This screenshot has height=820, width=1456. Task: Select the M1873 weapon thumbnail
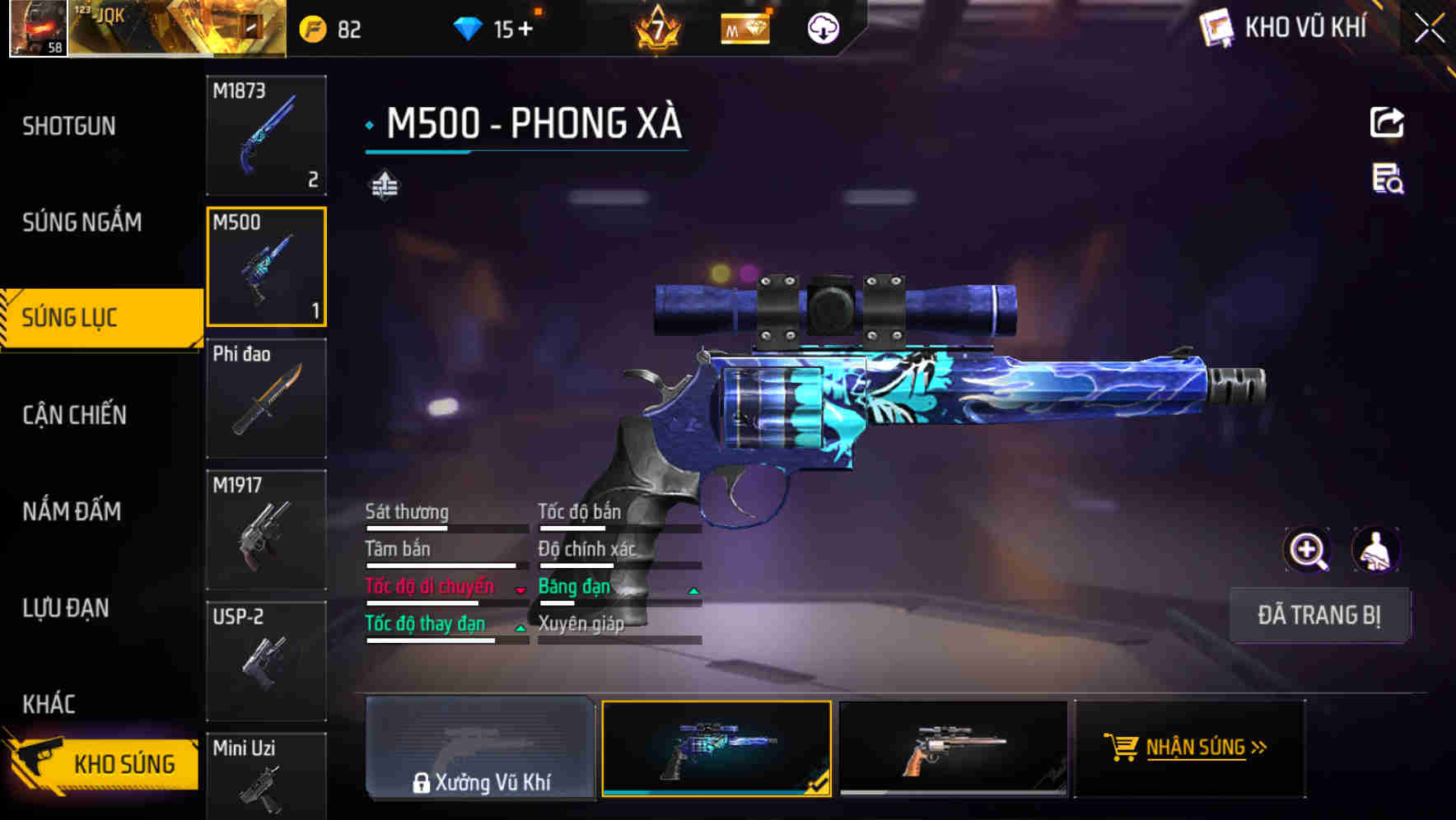click(x=266, y=136)
